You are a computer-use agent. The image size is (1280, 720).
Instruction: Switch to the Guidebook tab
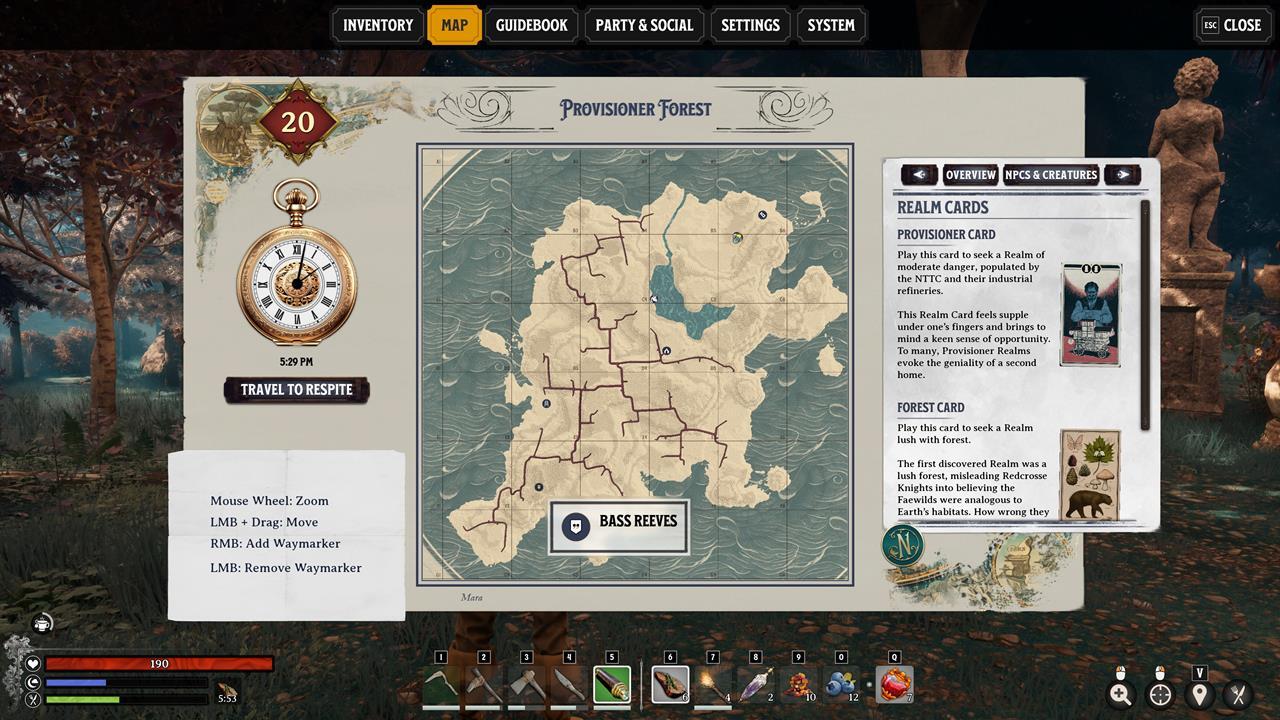pyautogui.click(x=531, y=25)
